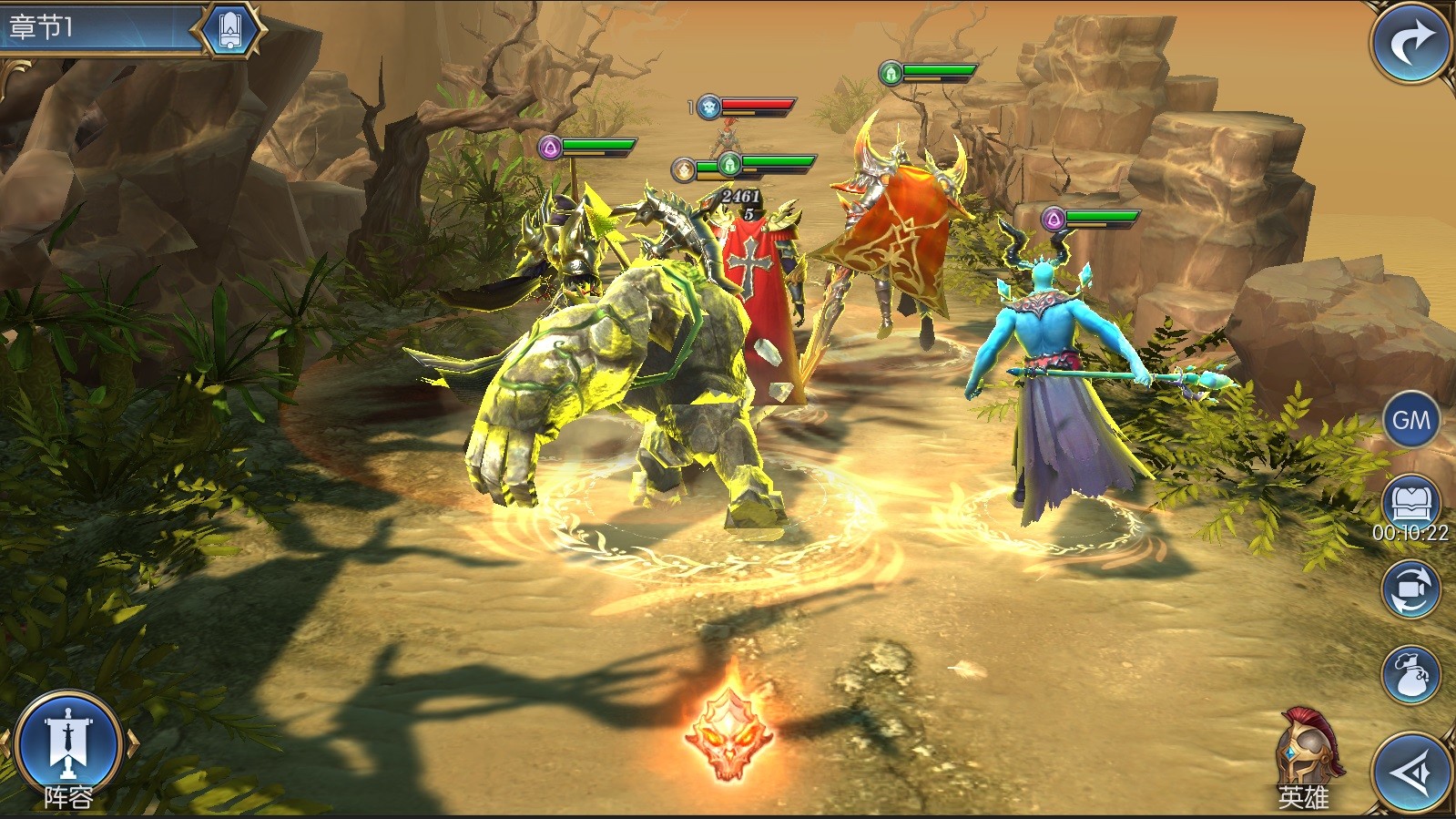Select the GM button on the right
Image resolution: width=1456 pixels, height=819 pixels.
(1411, 421)
